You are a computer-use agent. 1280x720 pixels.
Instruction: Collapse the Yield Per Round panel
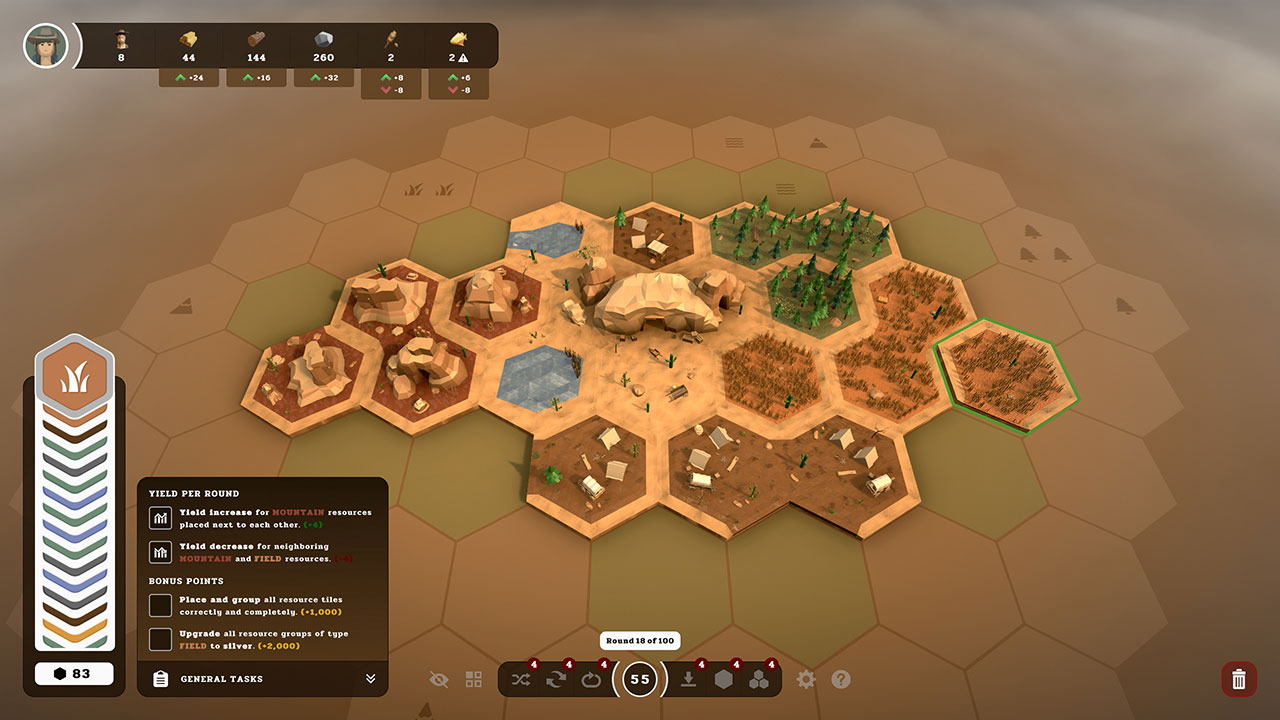pyautogui.click(x=193, y=493)
